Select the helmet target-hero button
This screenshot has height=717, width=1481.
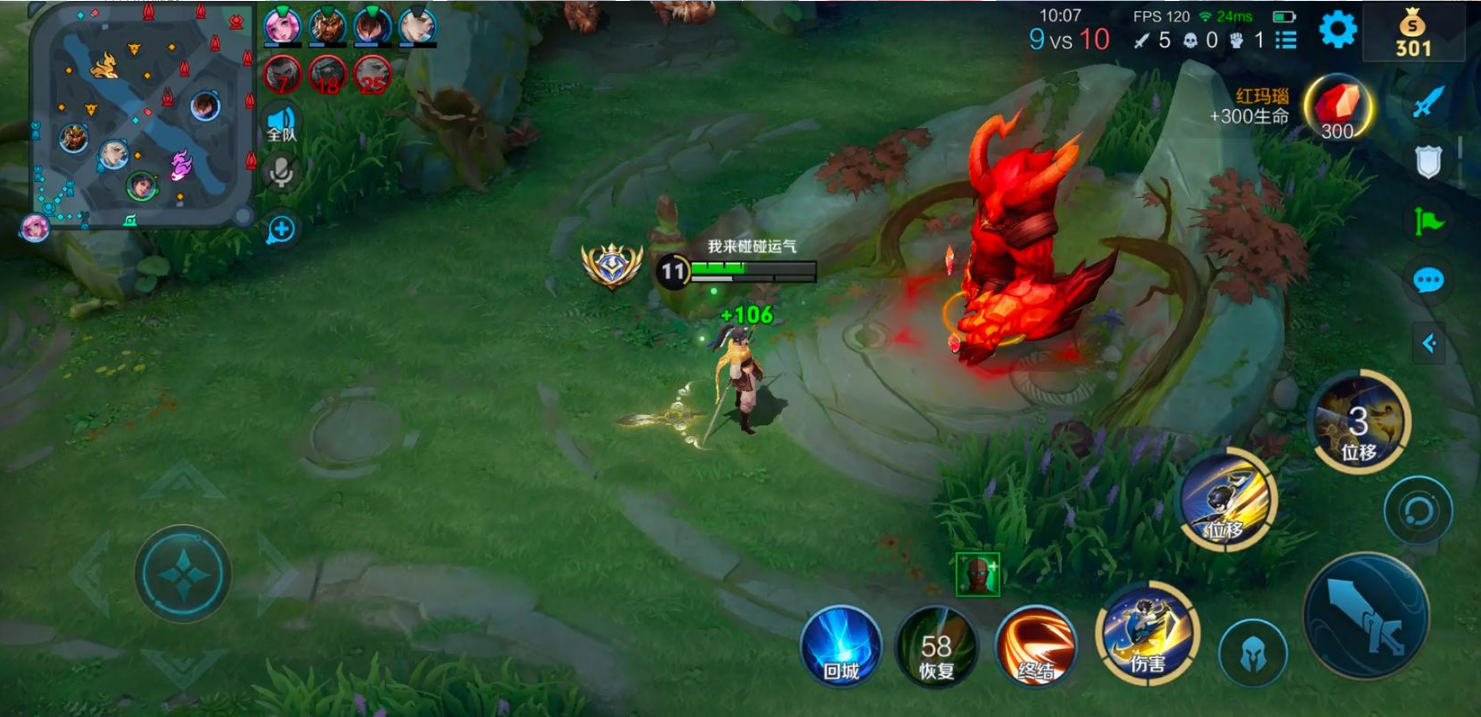pos(1252,653)
